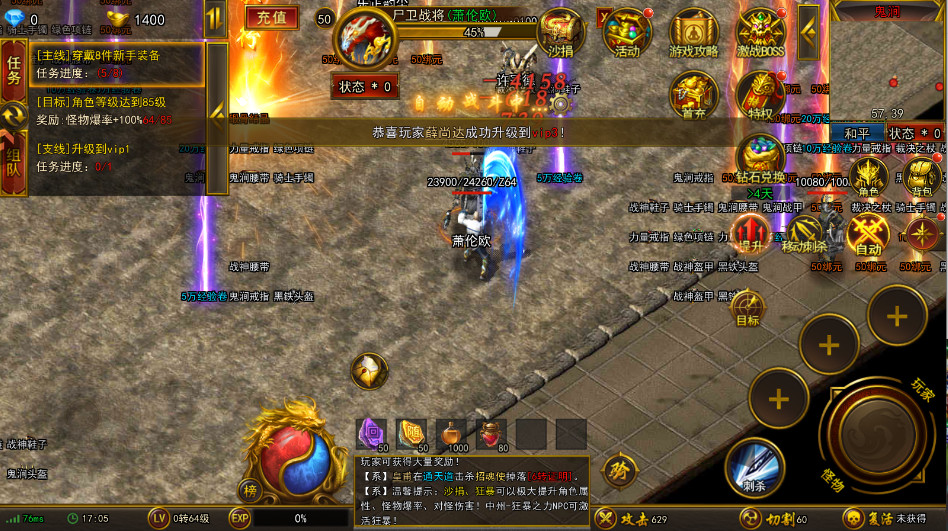
Task: Use the red potion slot with 80
Action: [x=491, y=433]
